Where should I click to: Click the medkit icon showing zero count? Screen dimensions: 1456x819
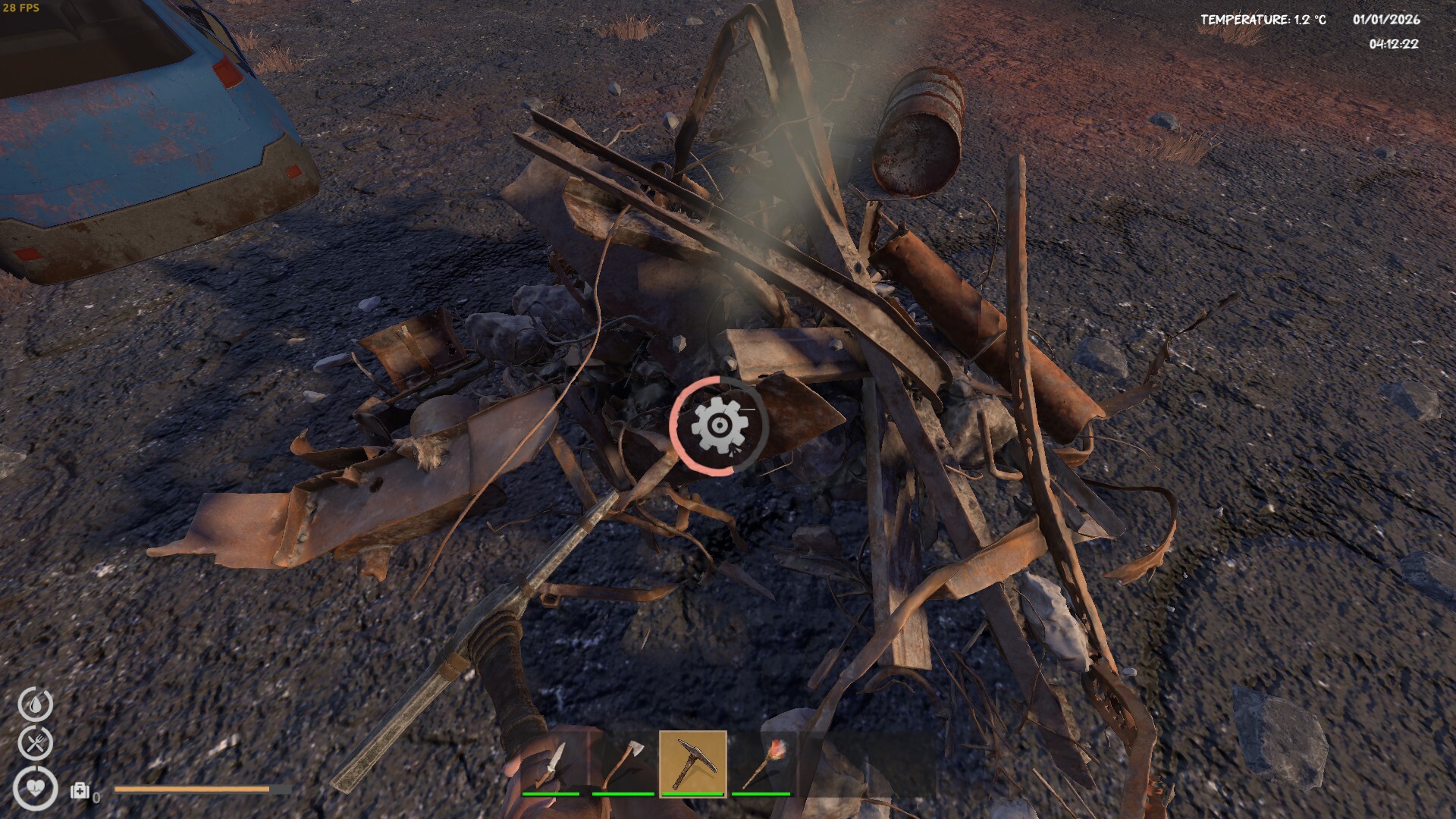[x=80, y=791]
